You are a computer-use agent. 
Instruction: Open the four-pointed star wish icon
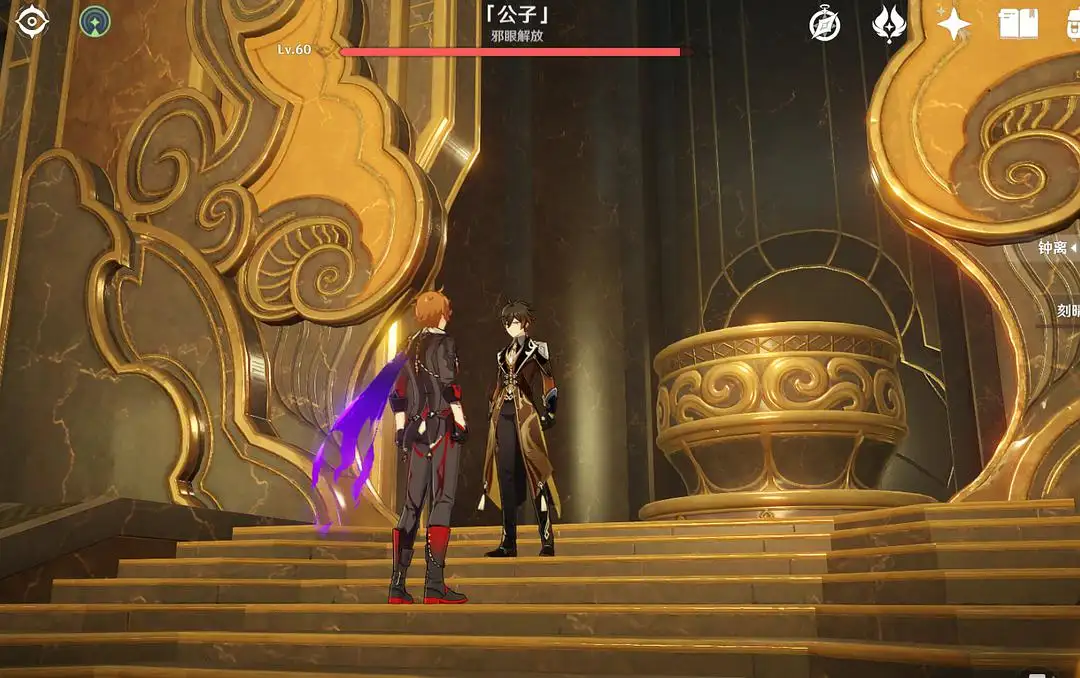(952, 23)
